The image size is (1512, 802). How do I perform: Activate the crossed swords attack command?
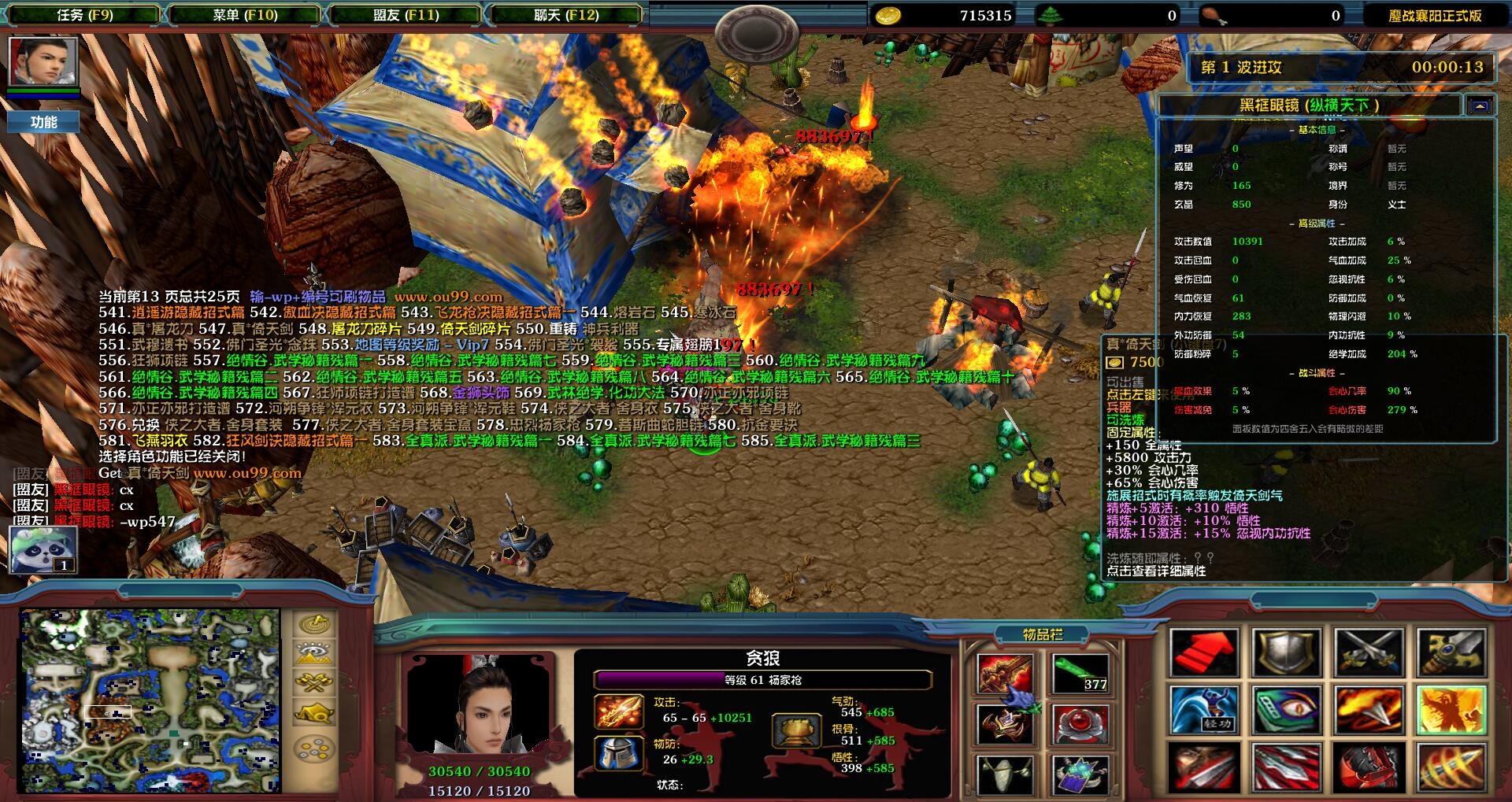pos(1369,652)
